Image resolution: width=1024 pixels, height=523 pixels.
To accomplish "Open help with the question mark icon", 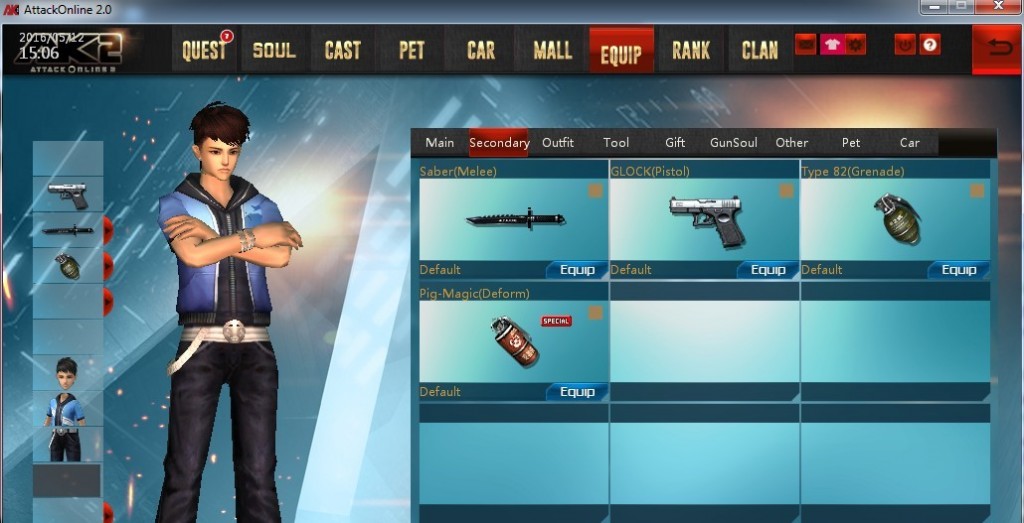I will coord(930,45).
